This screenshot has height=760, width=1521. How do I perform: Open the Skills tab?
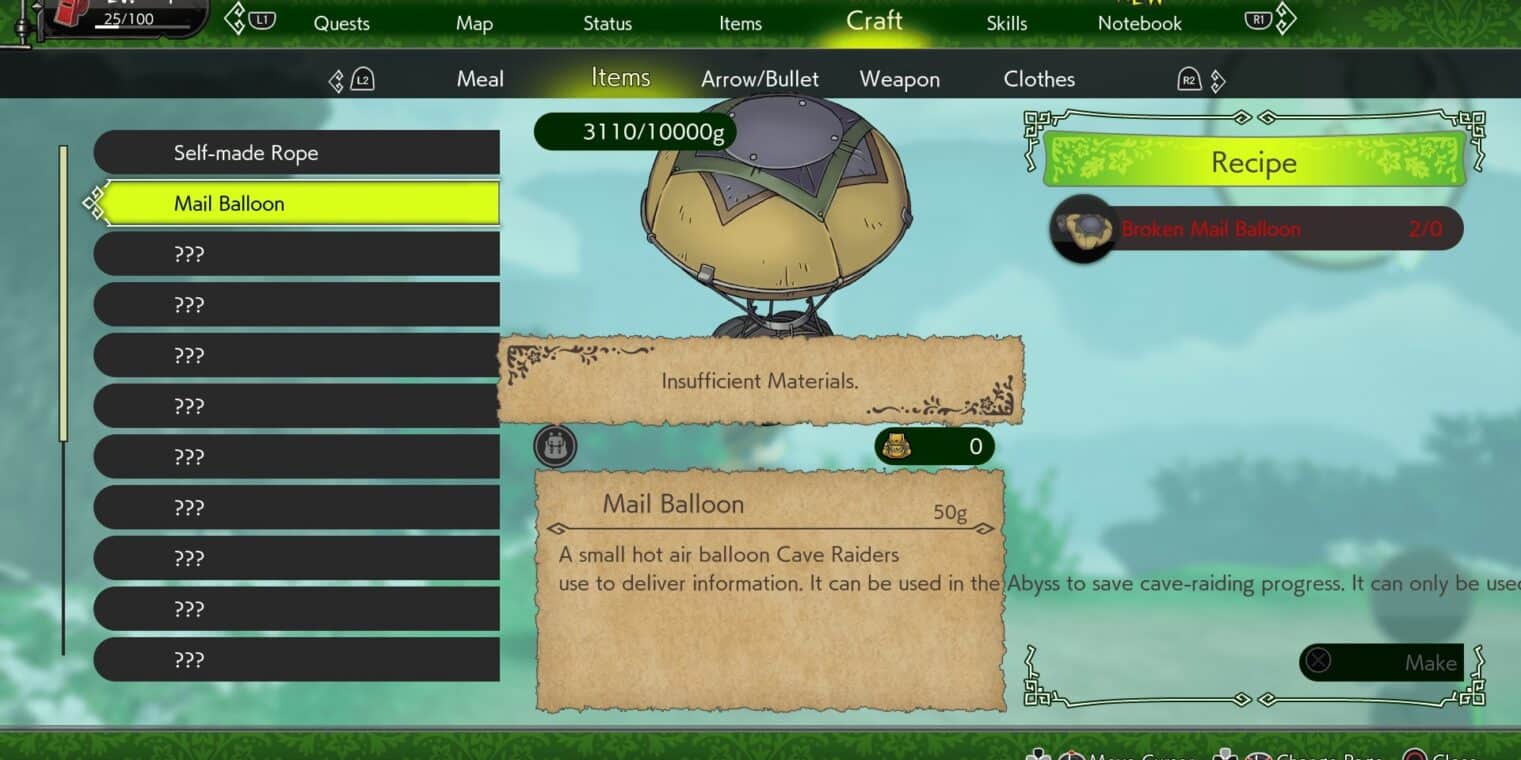click(1006, 23)
